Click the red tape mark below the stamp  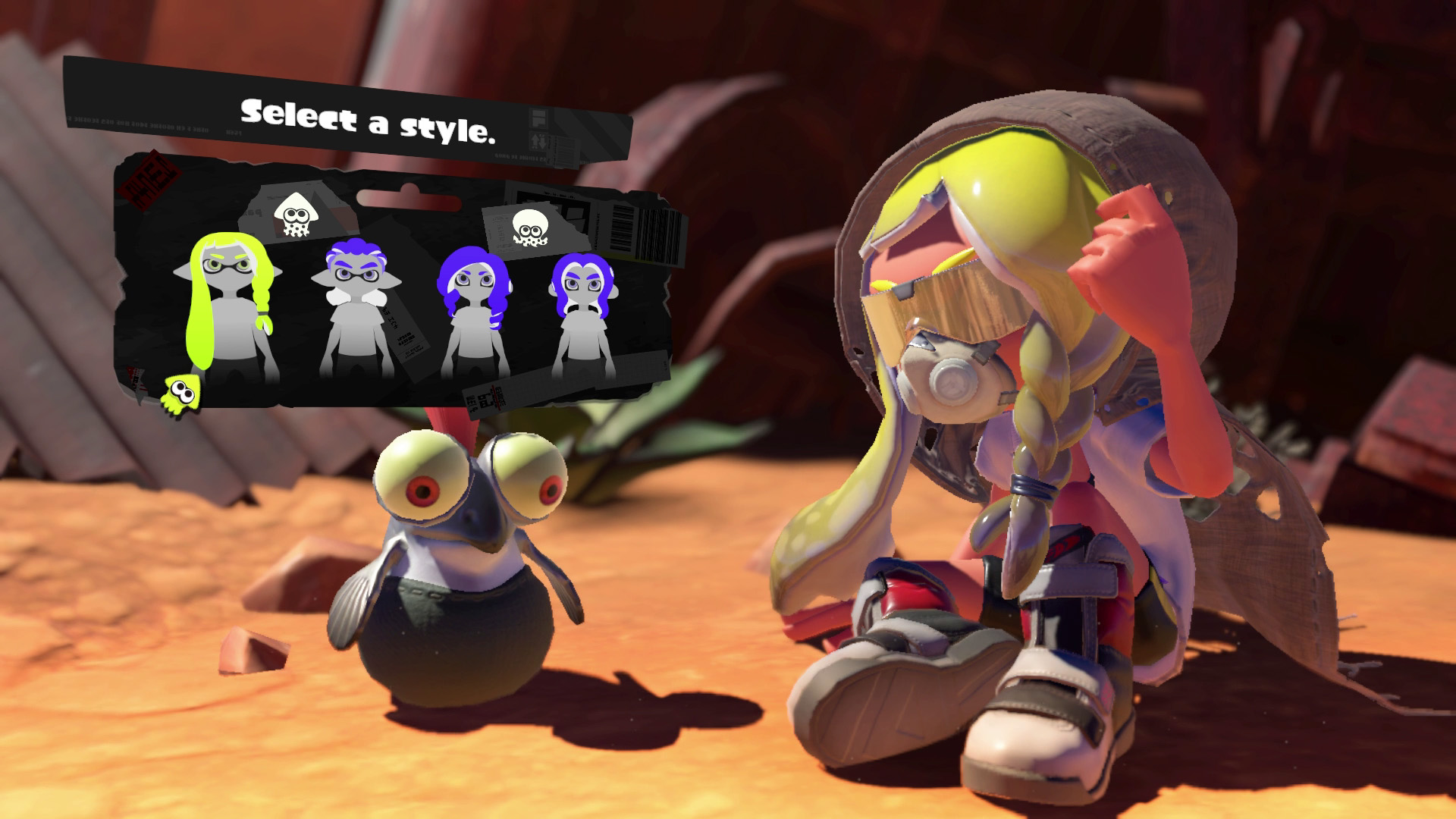tap(135, 379)
